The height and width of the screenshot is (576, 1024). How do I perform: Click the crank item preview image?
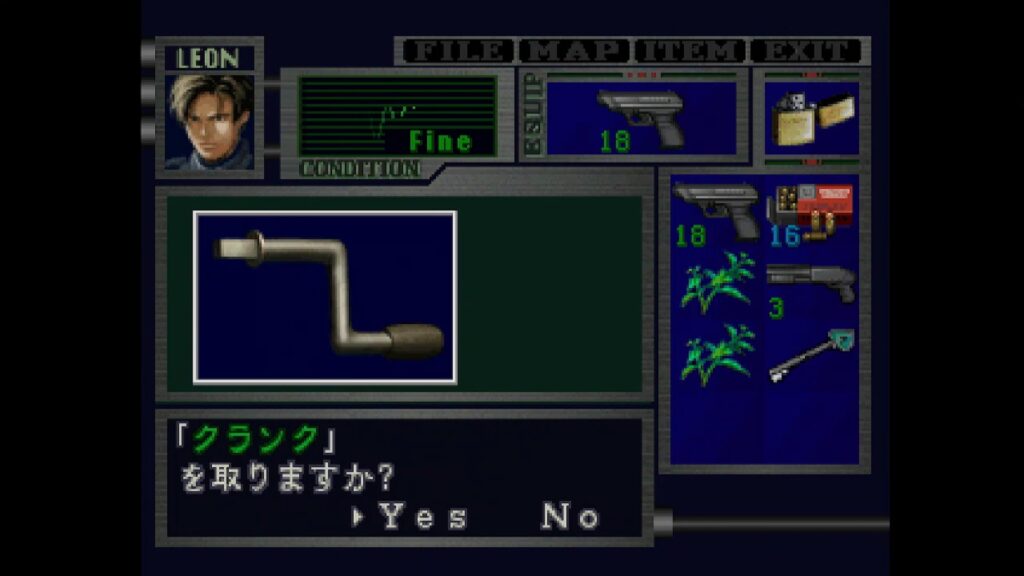[325, 297]
